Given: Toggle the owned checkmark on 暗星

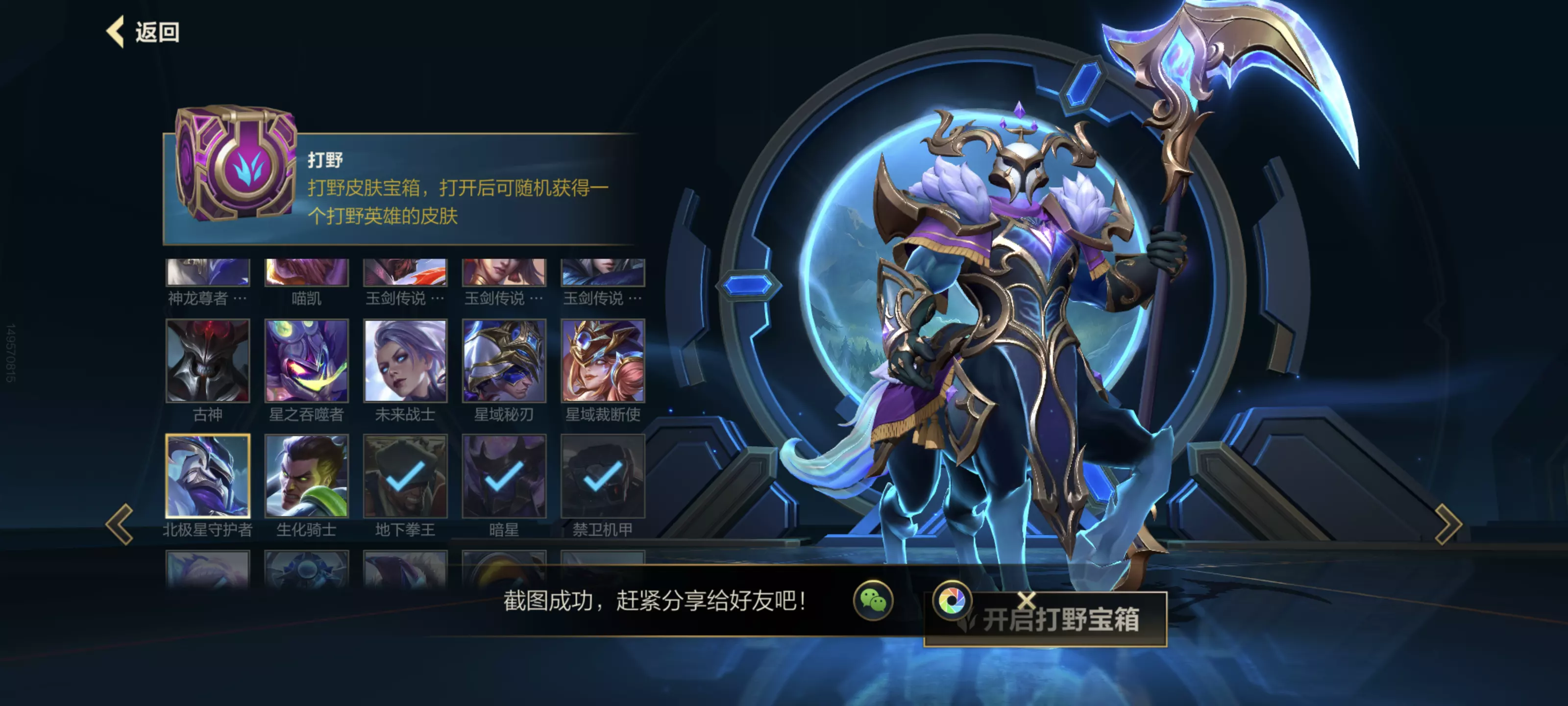Looking at the screenshot, I should (x=504, y=478).
